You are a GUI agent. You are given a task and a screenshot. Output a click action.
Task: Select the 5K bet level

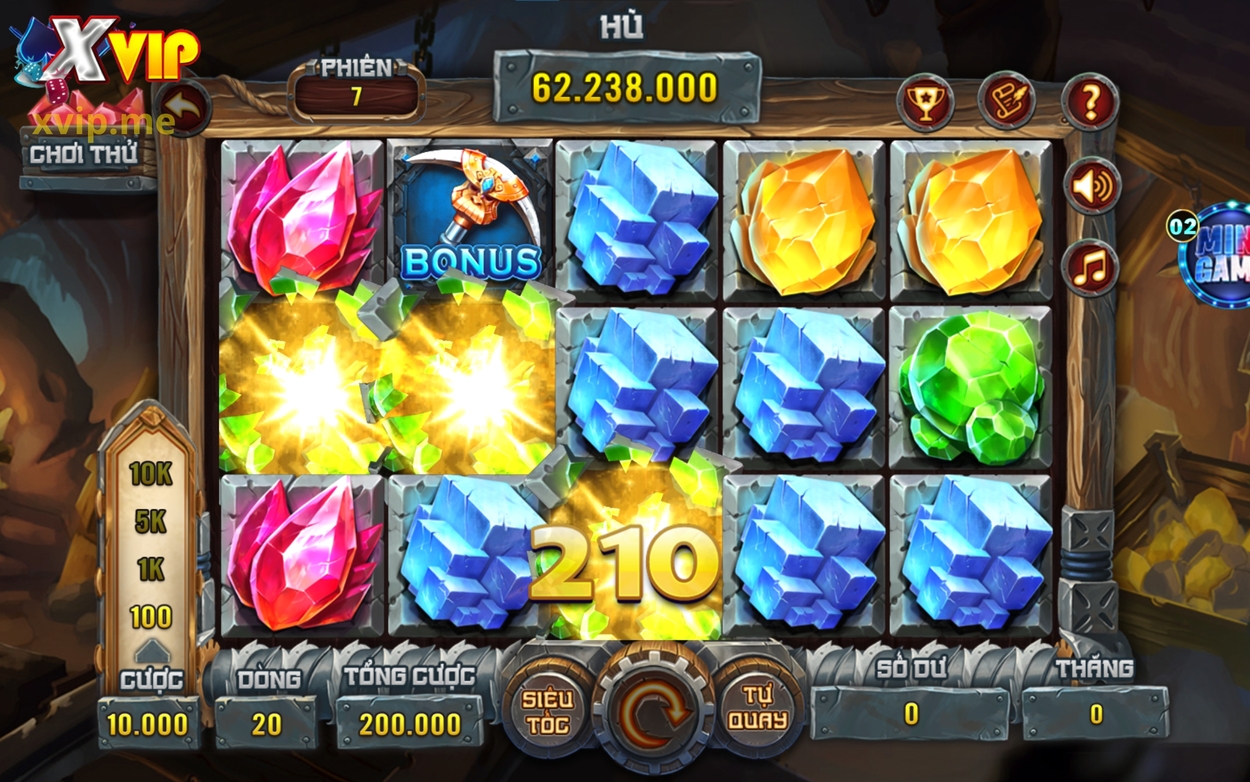click(x=150, y=522)
